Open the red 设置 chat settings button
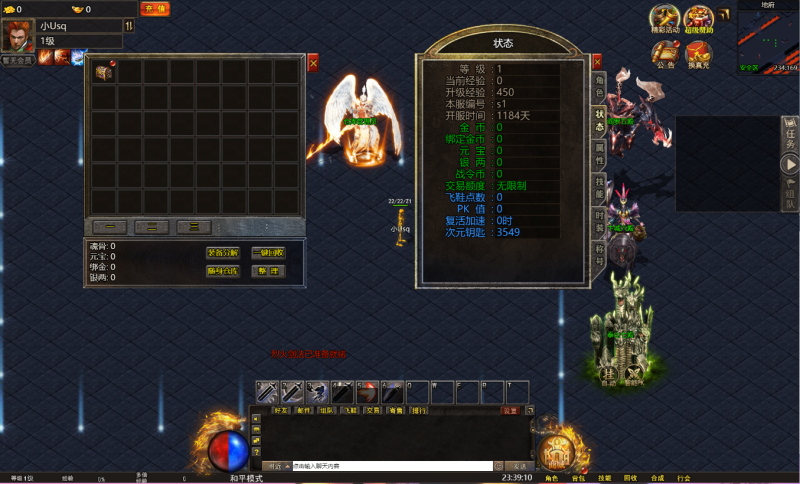 pos(511,410)
